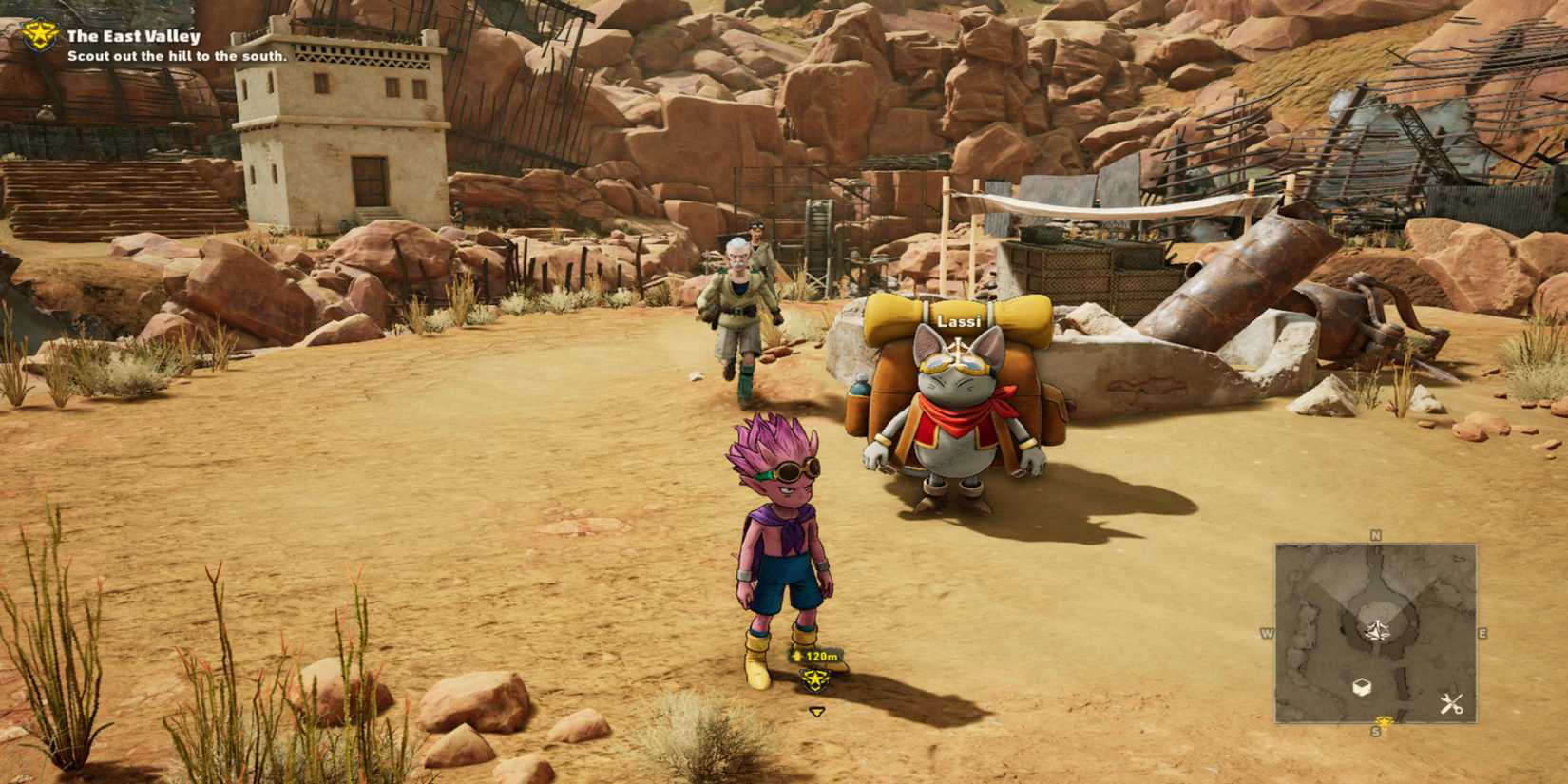
Task: Click the yellow mission star at minimap's south edge
Action: point(1385,721)
